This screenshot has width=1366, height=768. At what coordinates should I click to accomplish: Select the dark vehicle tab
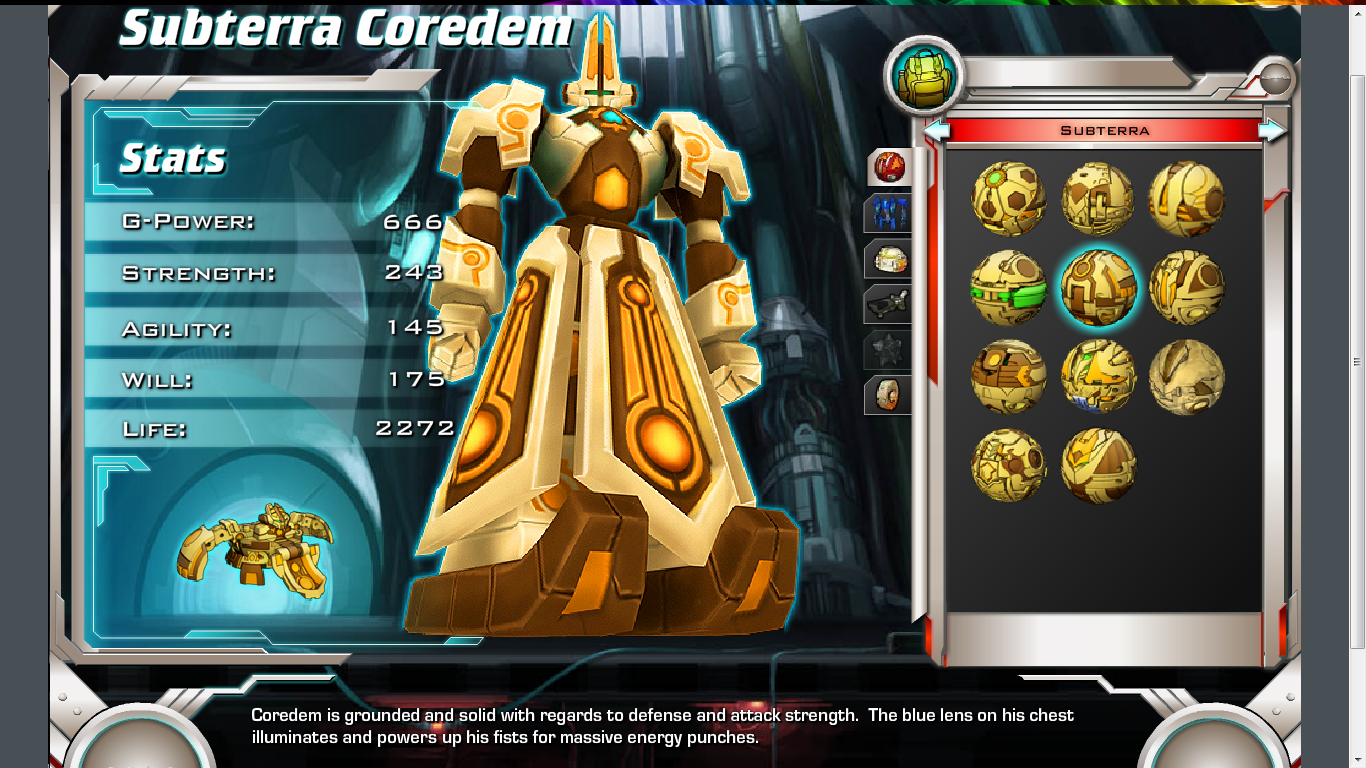click(888, 305)
